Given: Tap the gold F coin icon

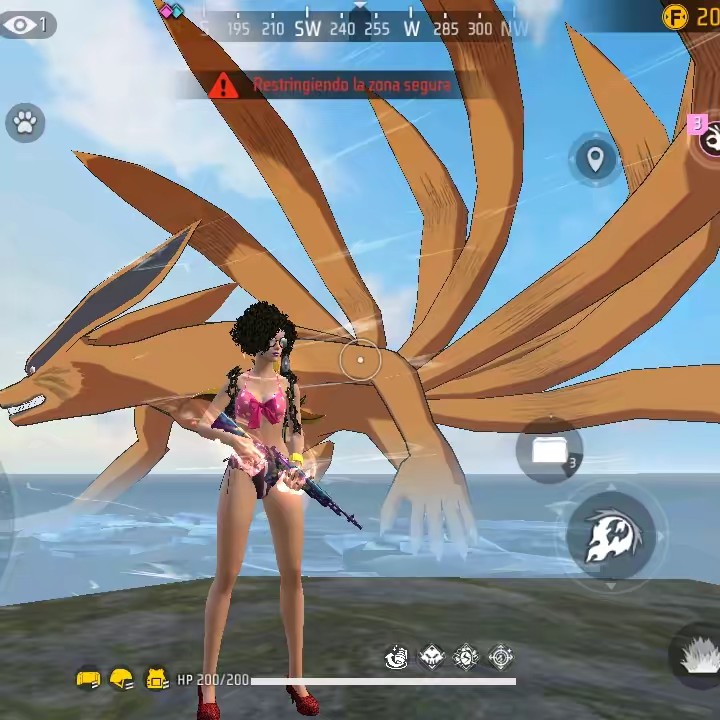Looking at the screenshot, I should [677, 16].
